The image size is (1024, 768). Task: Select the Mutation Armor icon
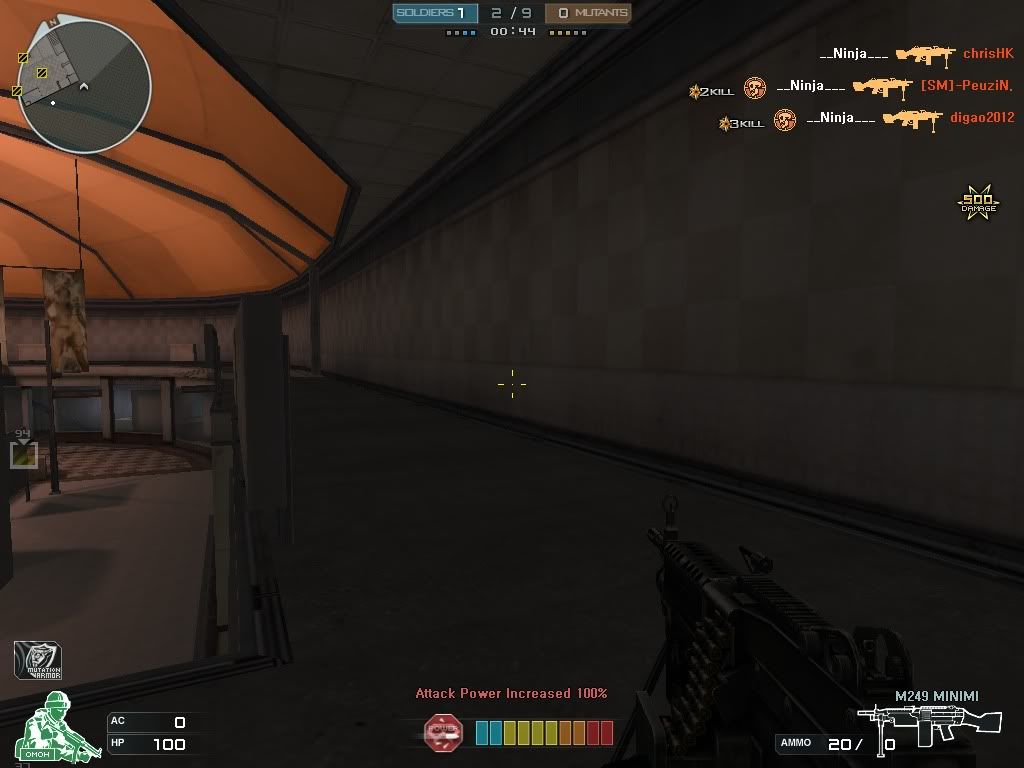38,660
